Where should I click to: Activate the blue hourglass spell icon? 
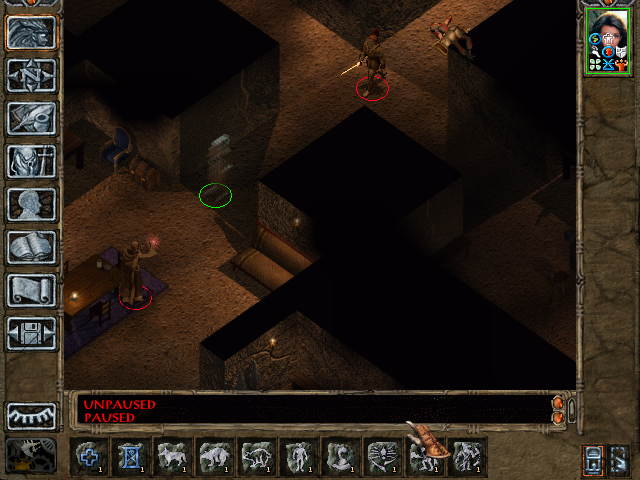[x=132, y=456]
